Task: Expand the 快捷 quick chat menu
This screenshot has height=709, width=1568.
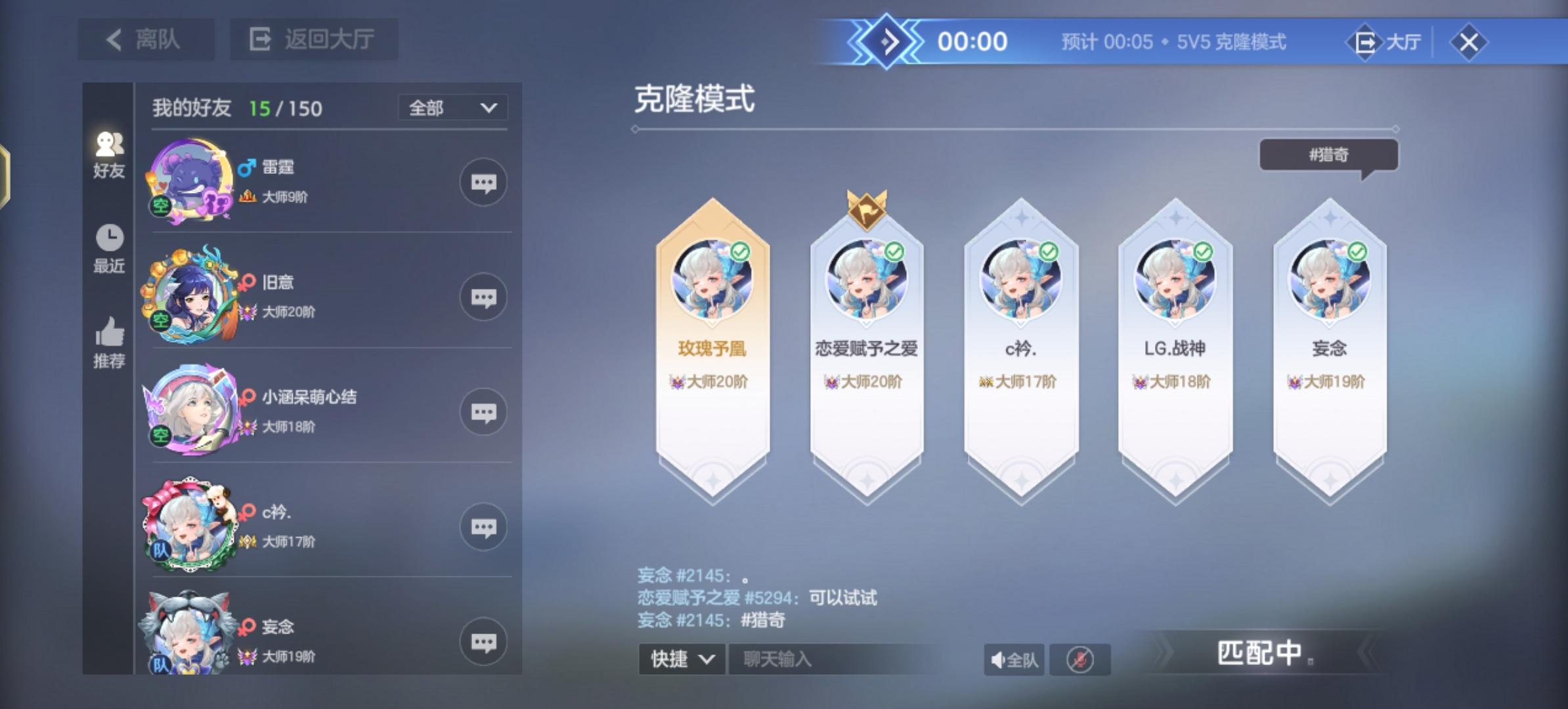Action: [x=680, y=660]
